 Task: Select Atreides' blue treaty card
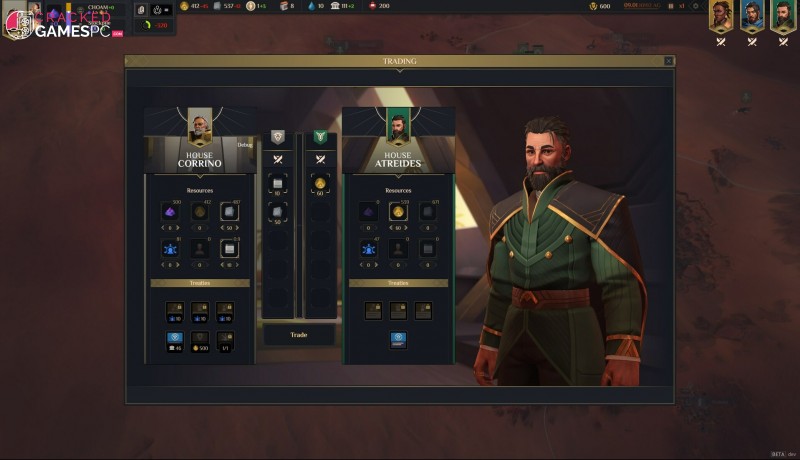[x=398, y=339]
